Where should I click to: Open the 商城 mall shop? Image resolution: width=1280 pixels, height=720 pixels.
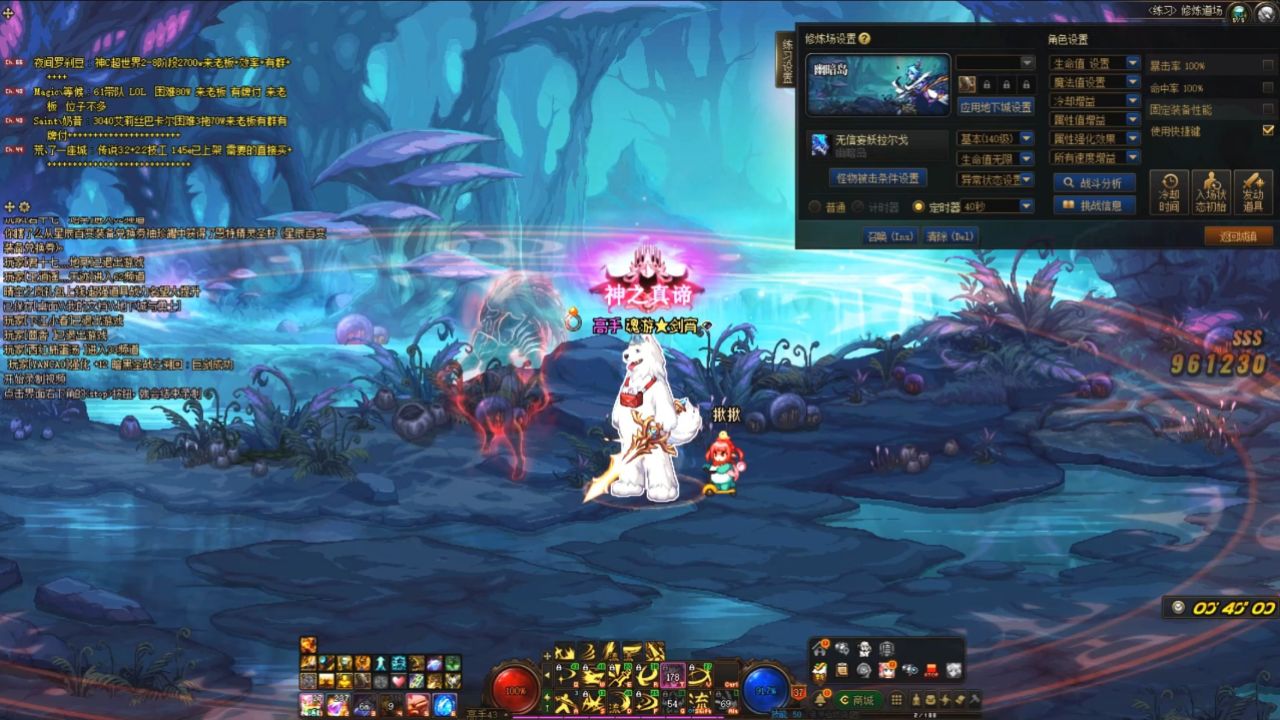coord(859,700)
